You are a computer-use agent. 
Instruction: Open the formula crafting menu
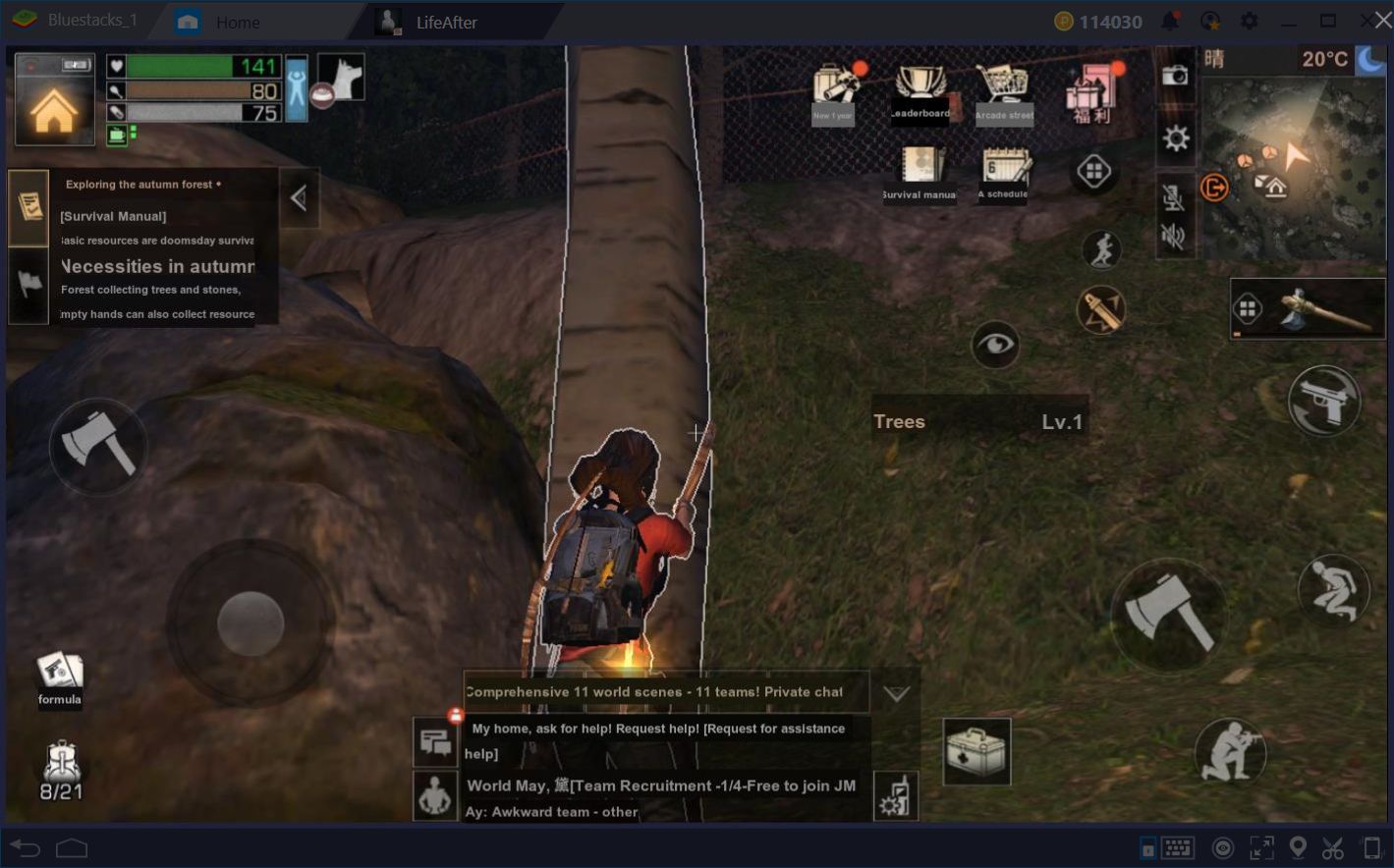(x=60, y=678)
